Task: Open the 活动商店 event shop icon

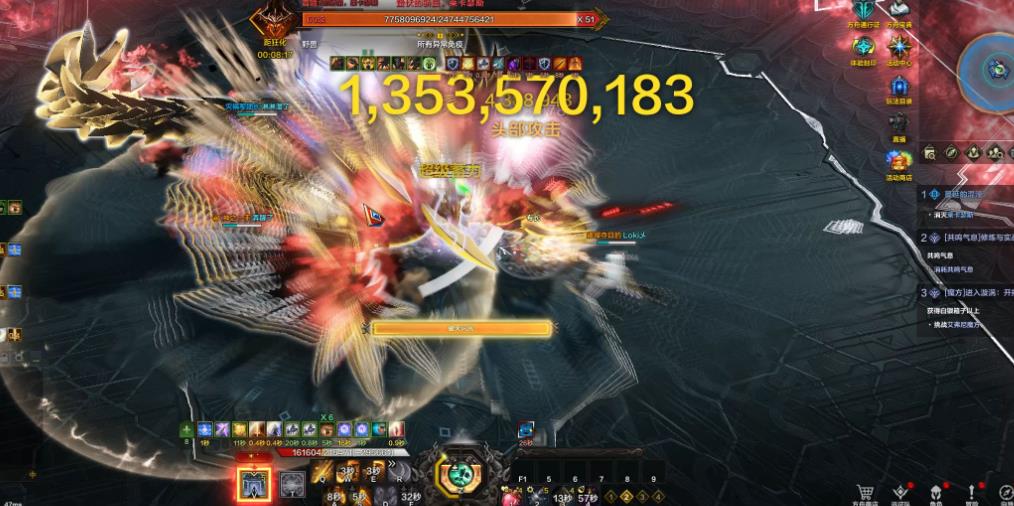Action: point(900,160)
